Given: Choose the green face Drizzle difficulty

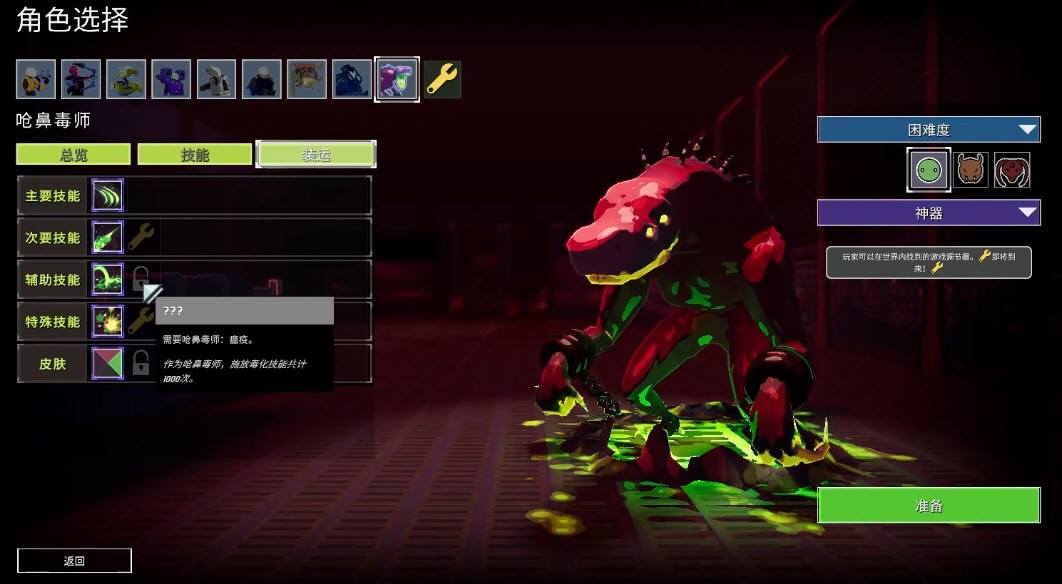Looking at the screenshot, I should click(x=928, y=170).
